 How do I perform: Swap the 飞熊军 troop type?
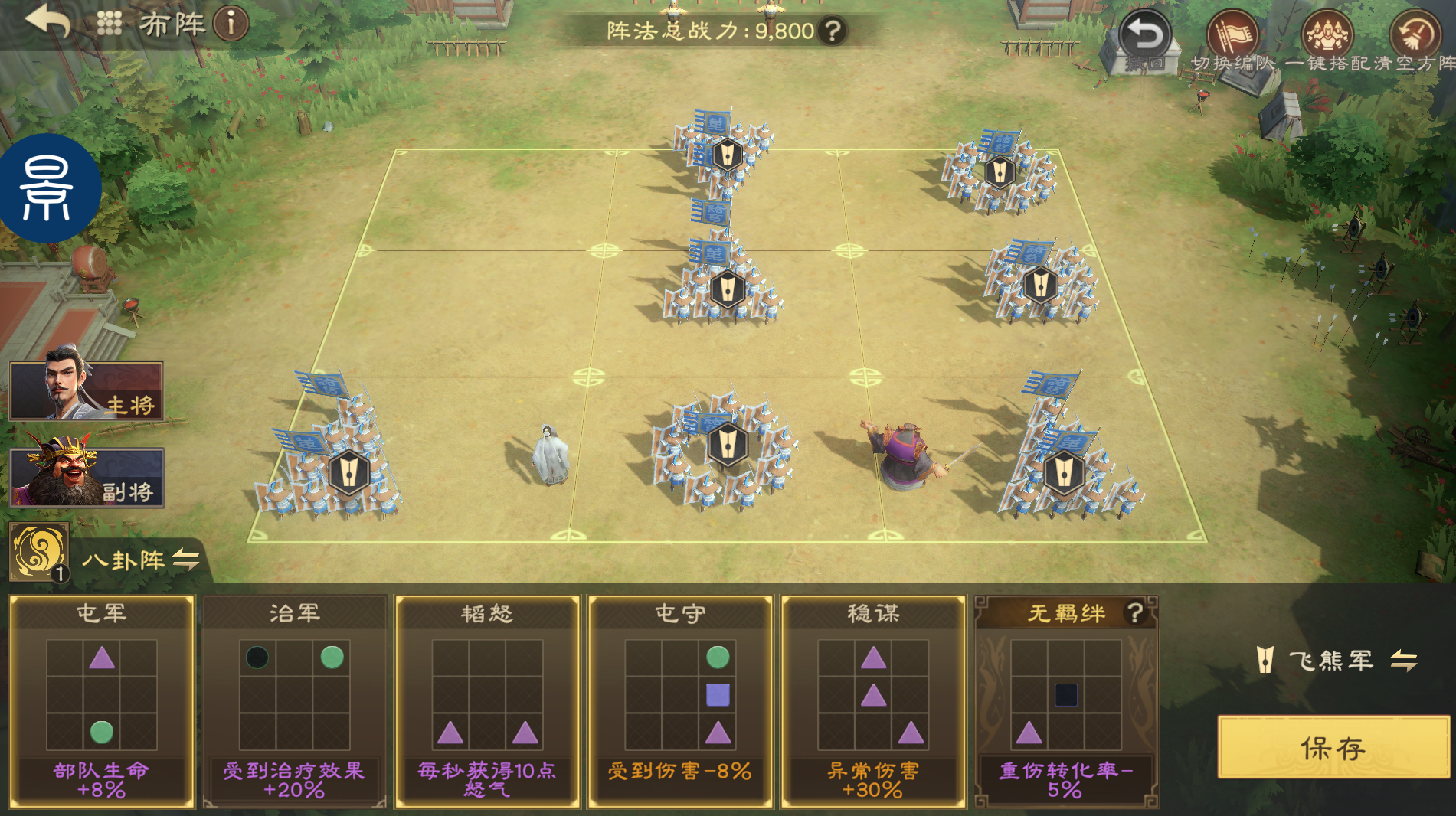pos(1403,660)
